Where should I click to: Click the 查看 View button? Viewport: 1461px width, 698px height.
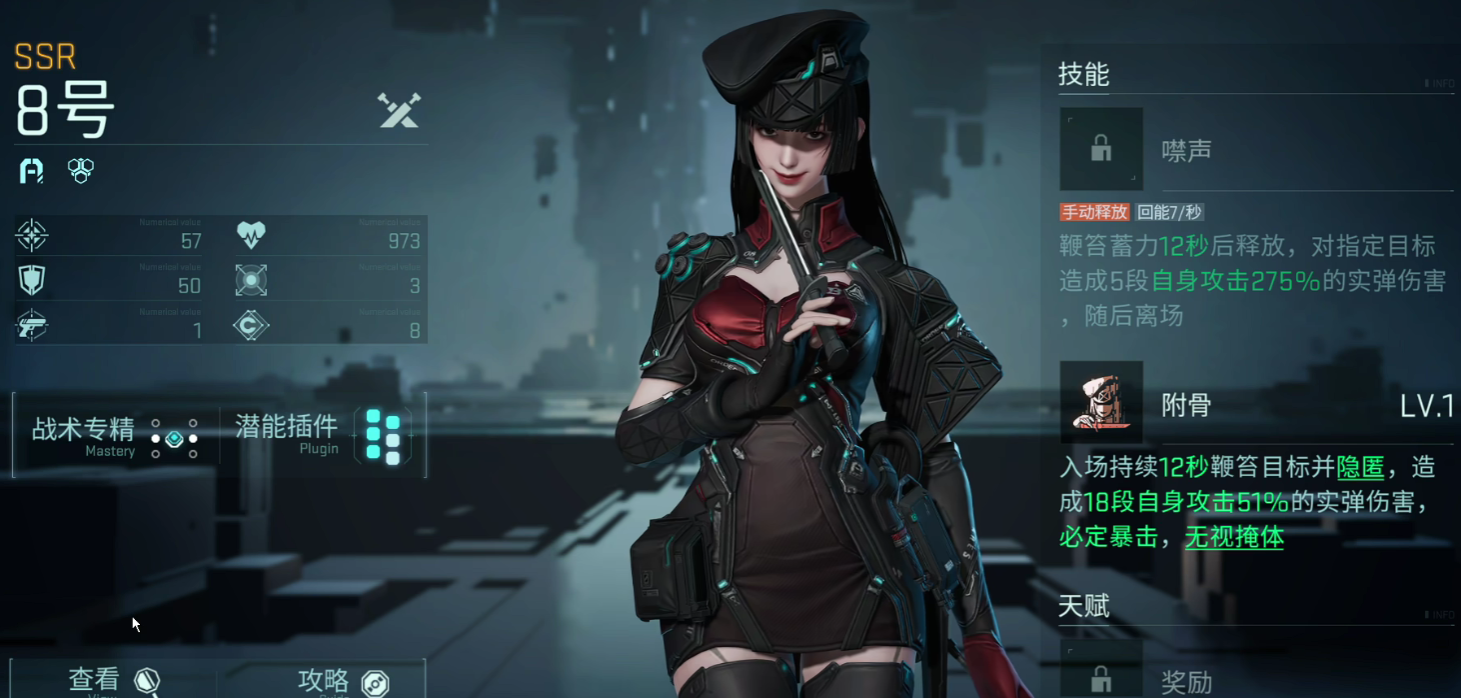coord(112,681)
